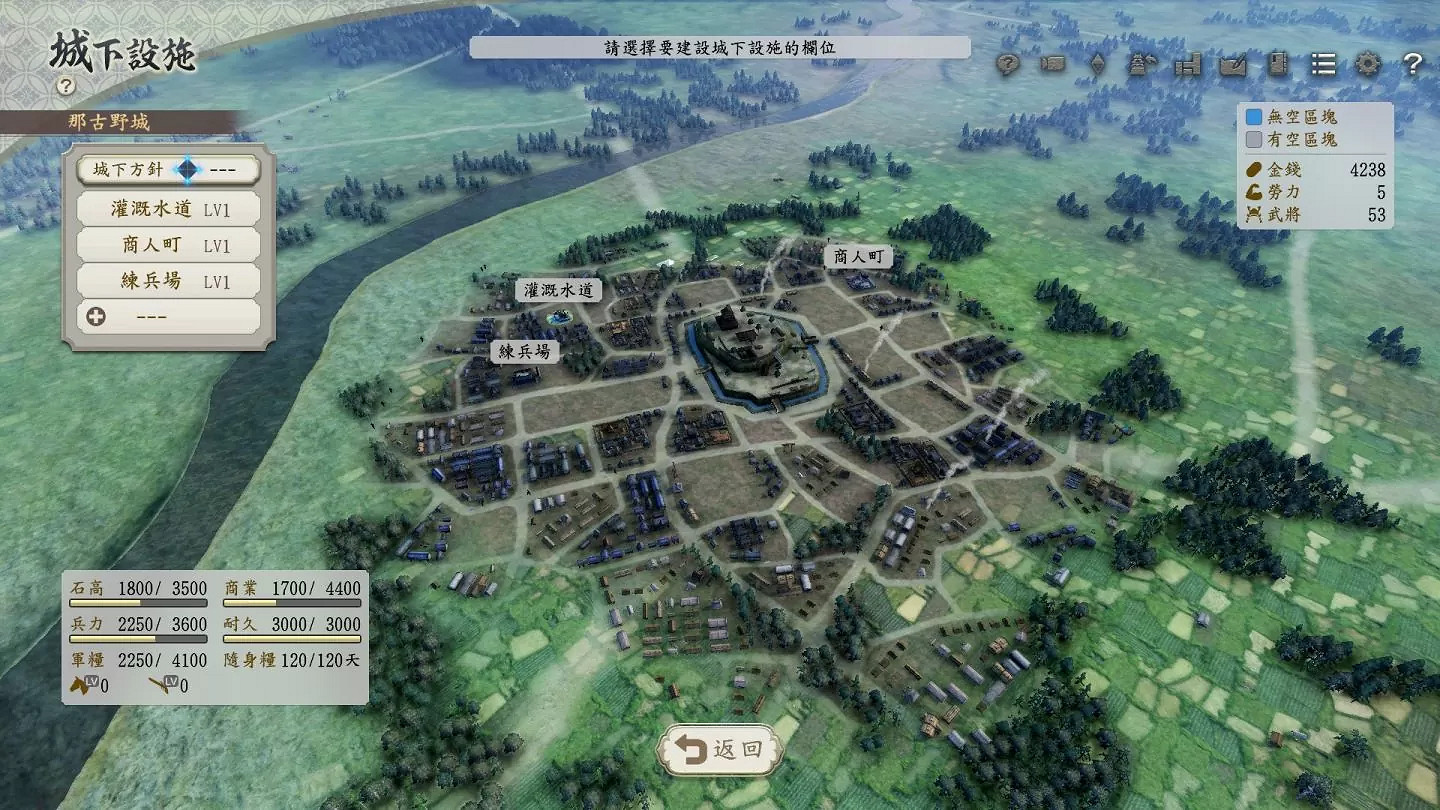
Task: Click the question mark help icon
Action: coord(1413,65)
